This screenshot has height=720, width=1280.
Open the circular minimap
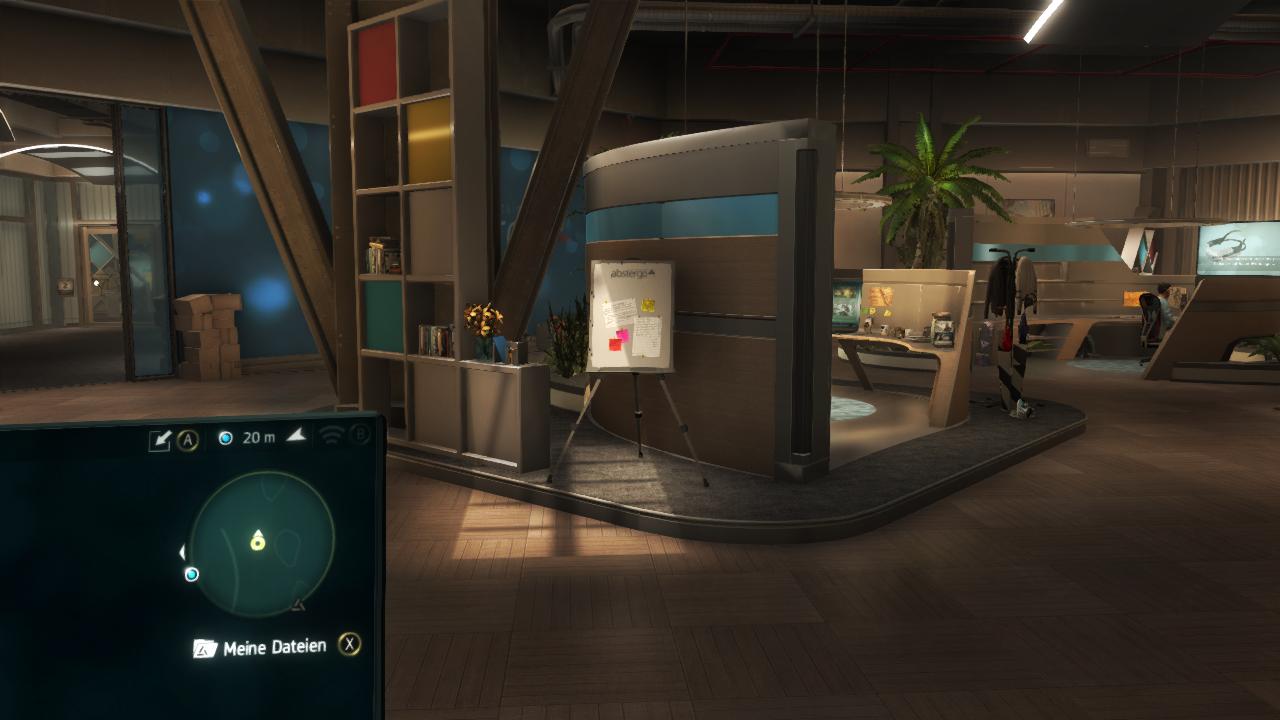[262, 544]
